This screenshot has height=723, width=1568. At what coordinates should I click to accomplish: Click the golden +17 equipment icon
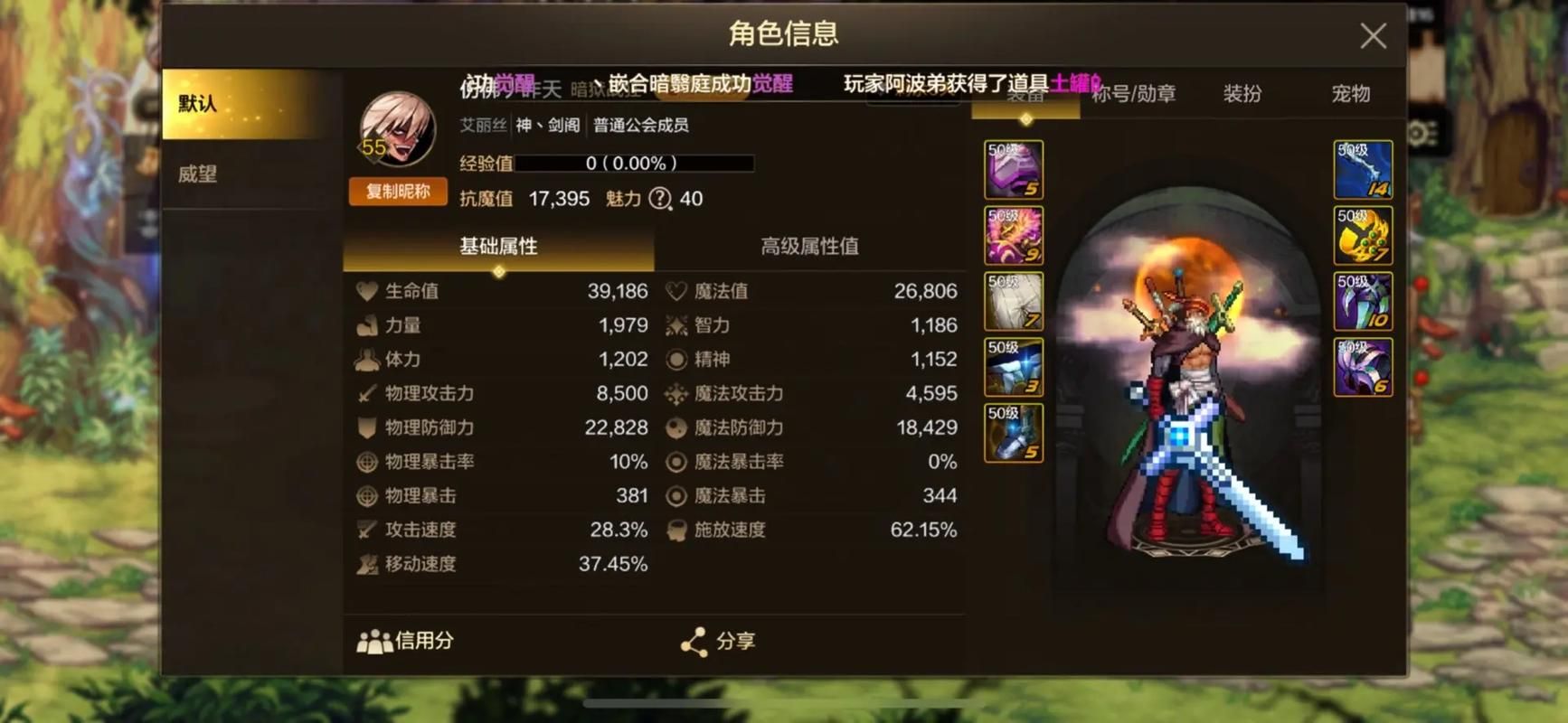(1363, 235)
